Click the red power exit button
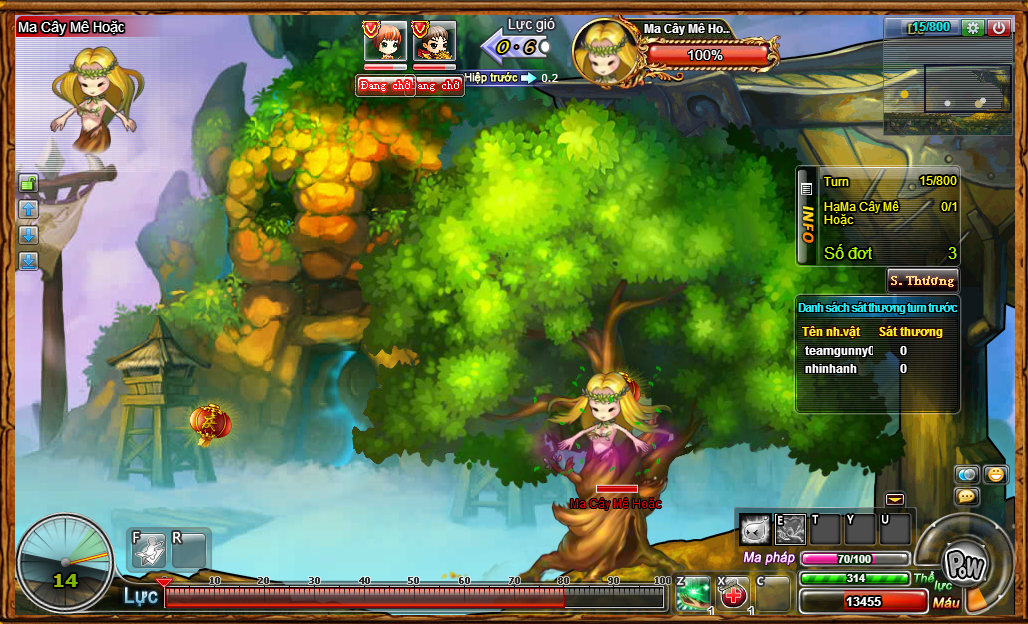 (x=999, y=28)
